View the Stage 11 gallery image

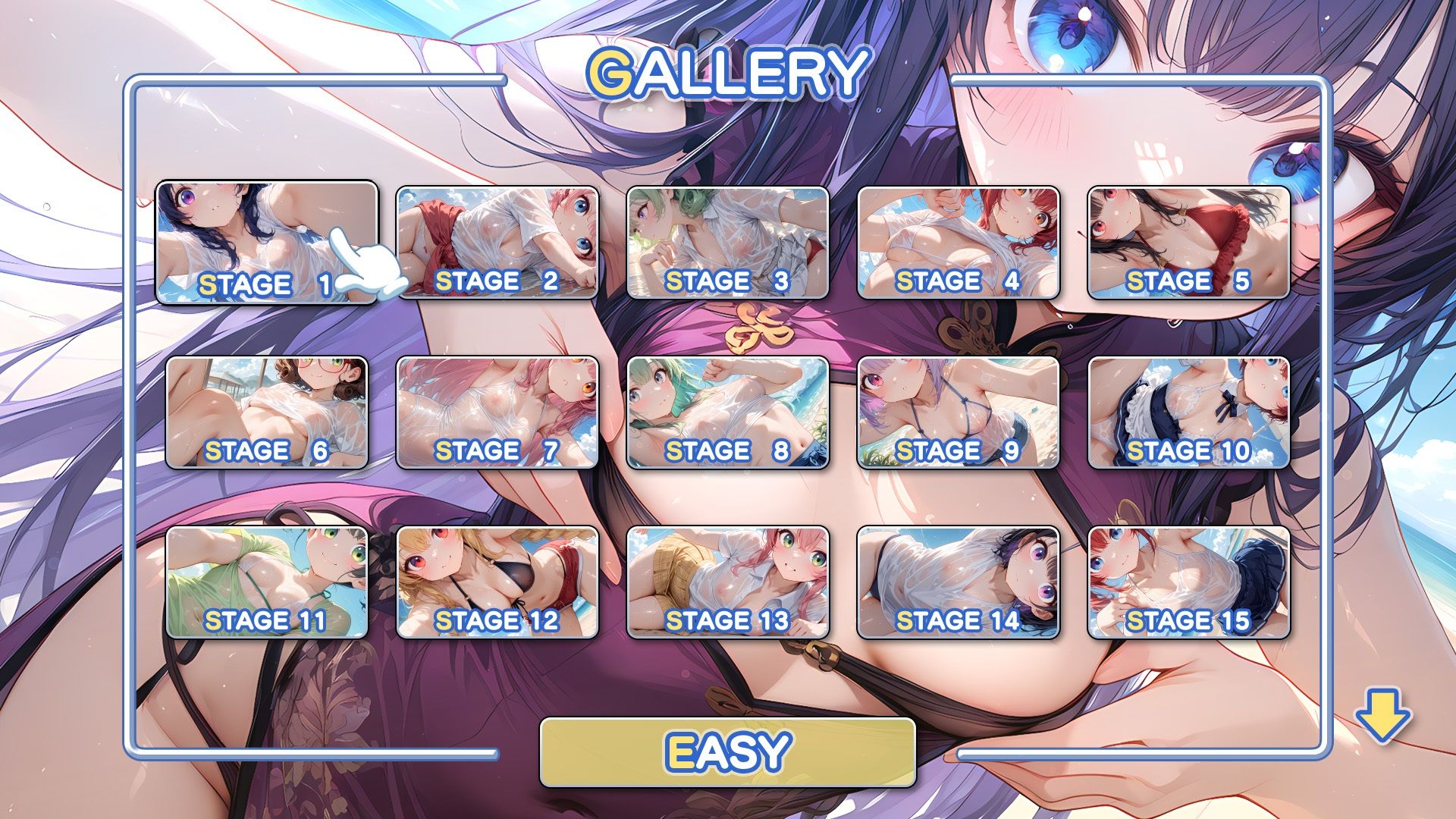tap(266, 582)
